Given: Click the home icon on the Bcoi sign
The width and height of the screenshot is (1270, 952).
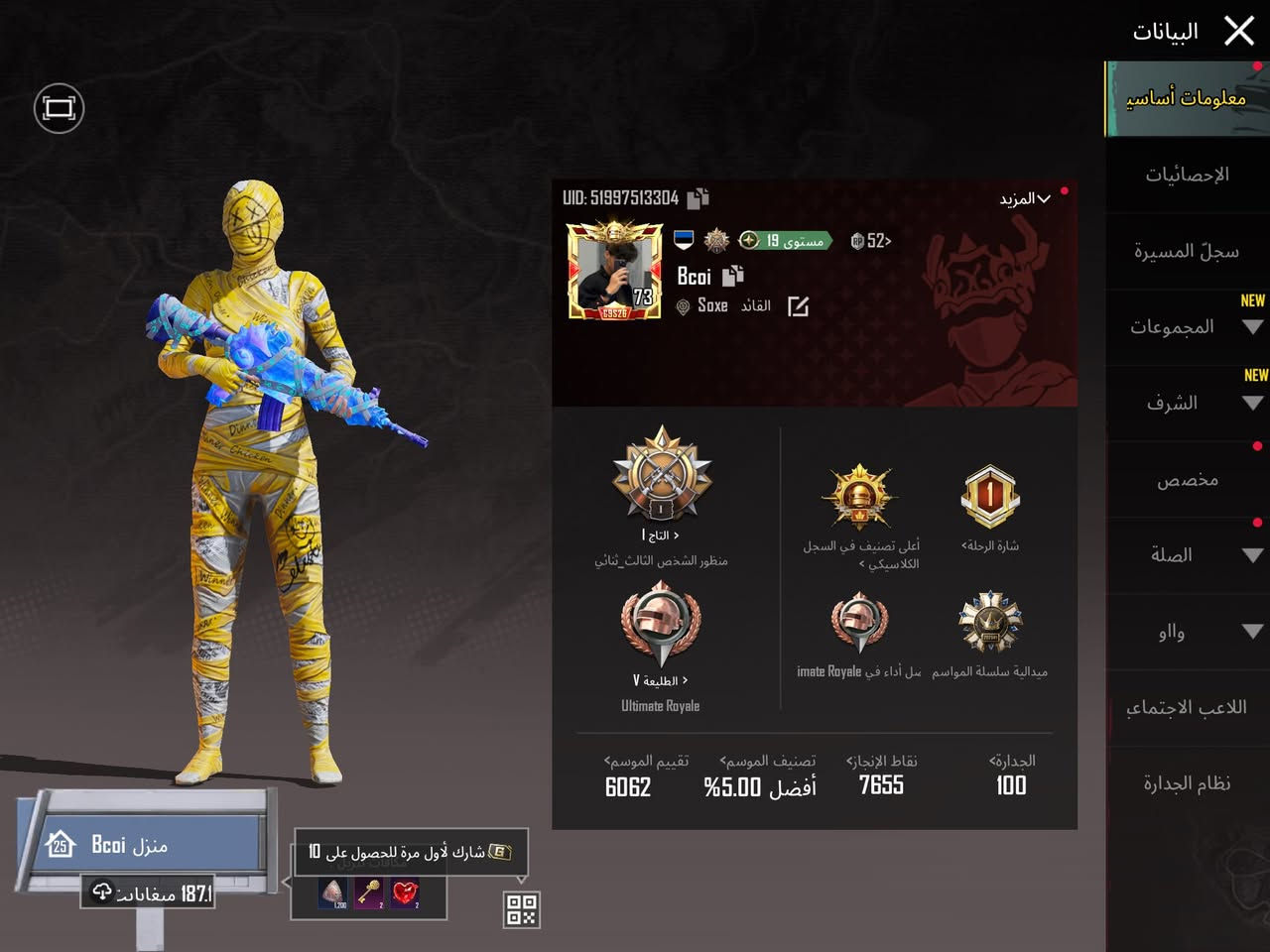Looking at the screenshot, I should click(x=62, y=844).
